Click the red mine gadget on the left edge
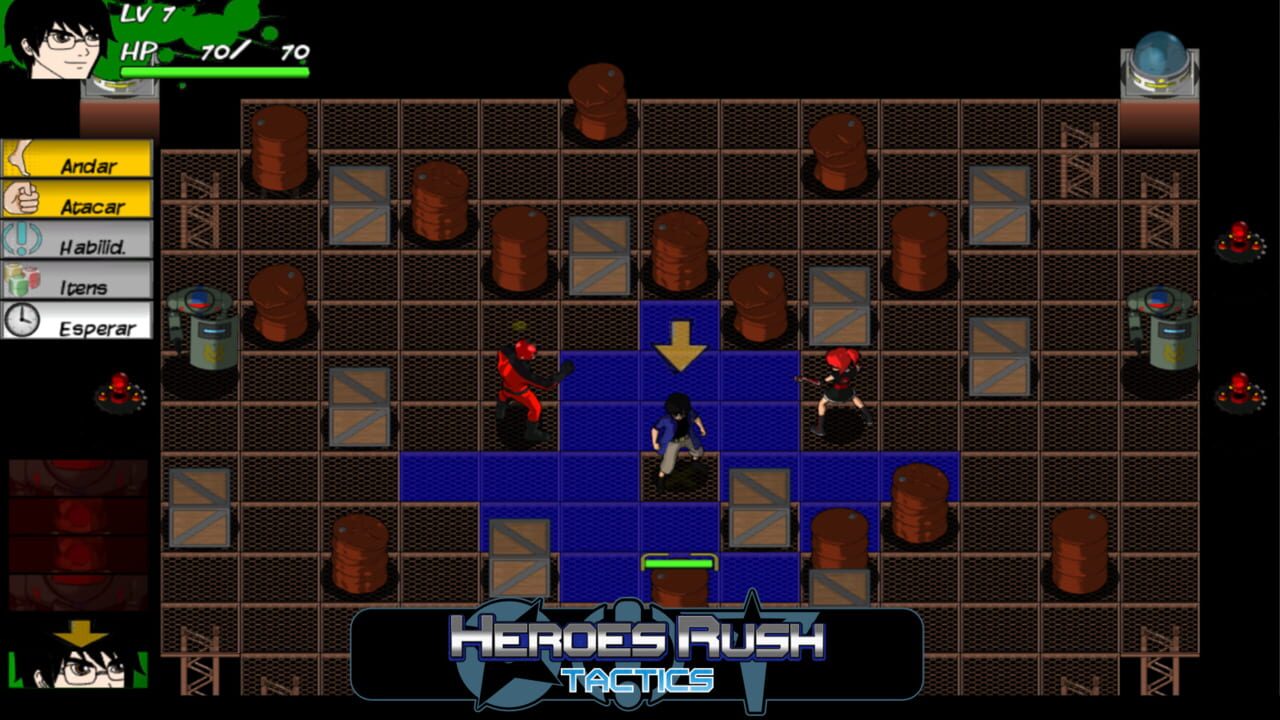 click(122, 390)
